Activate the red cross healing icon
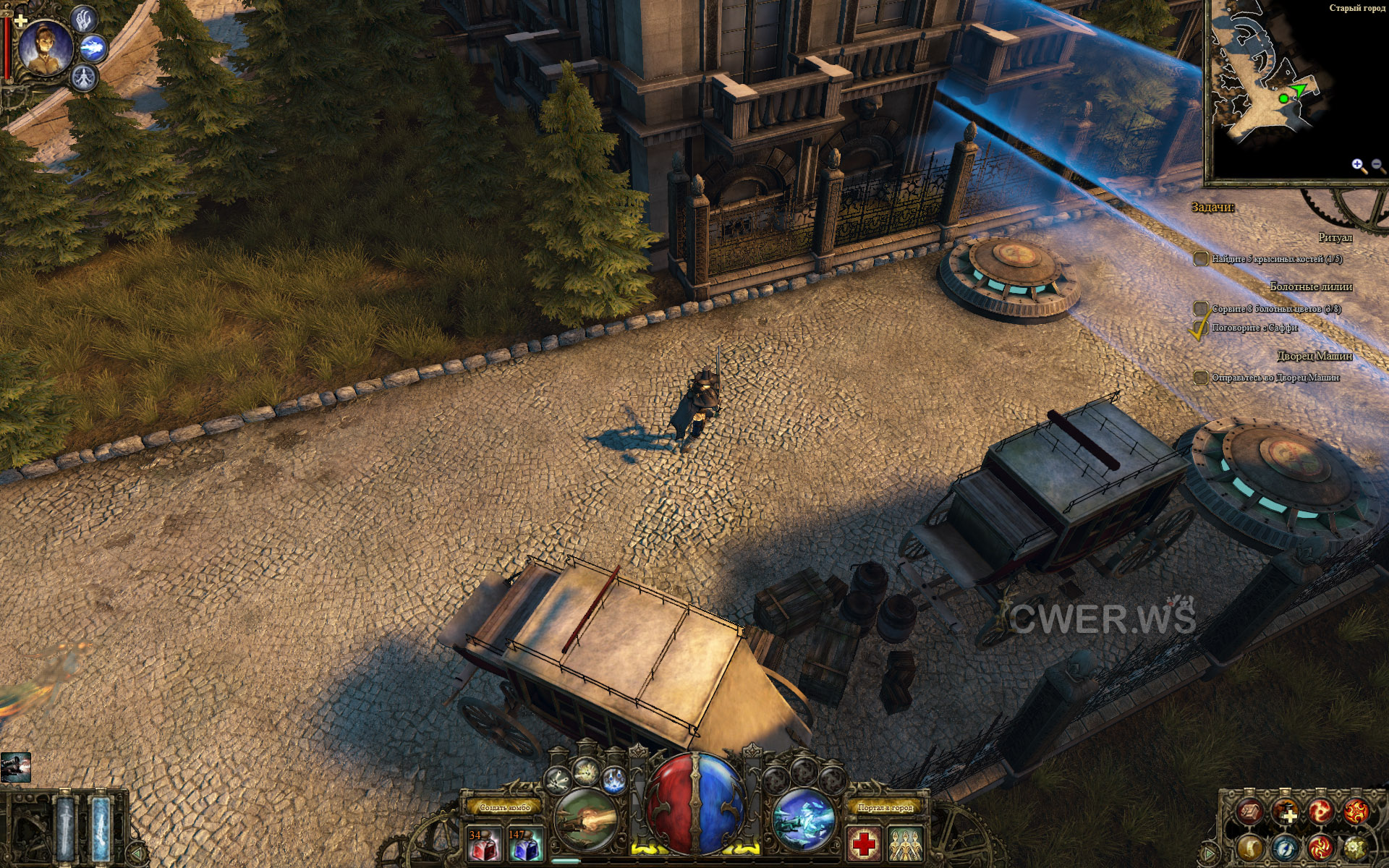 [865, 843]
